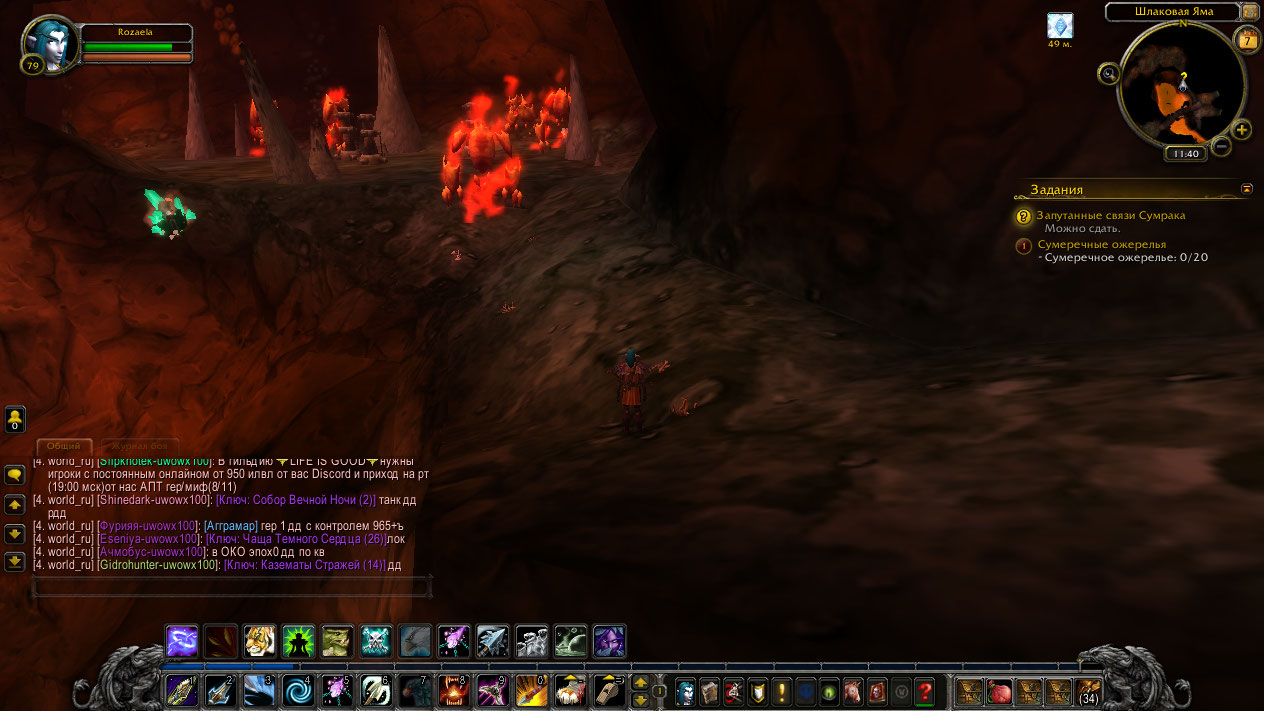1264x711 pixels.
Task: Select Rozaela's player portrait
Action: pos(49,44)
